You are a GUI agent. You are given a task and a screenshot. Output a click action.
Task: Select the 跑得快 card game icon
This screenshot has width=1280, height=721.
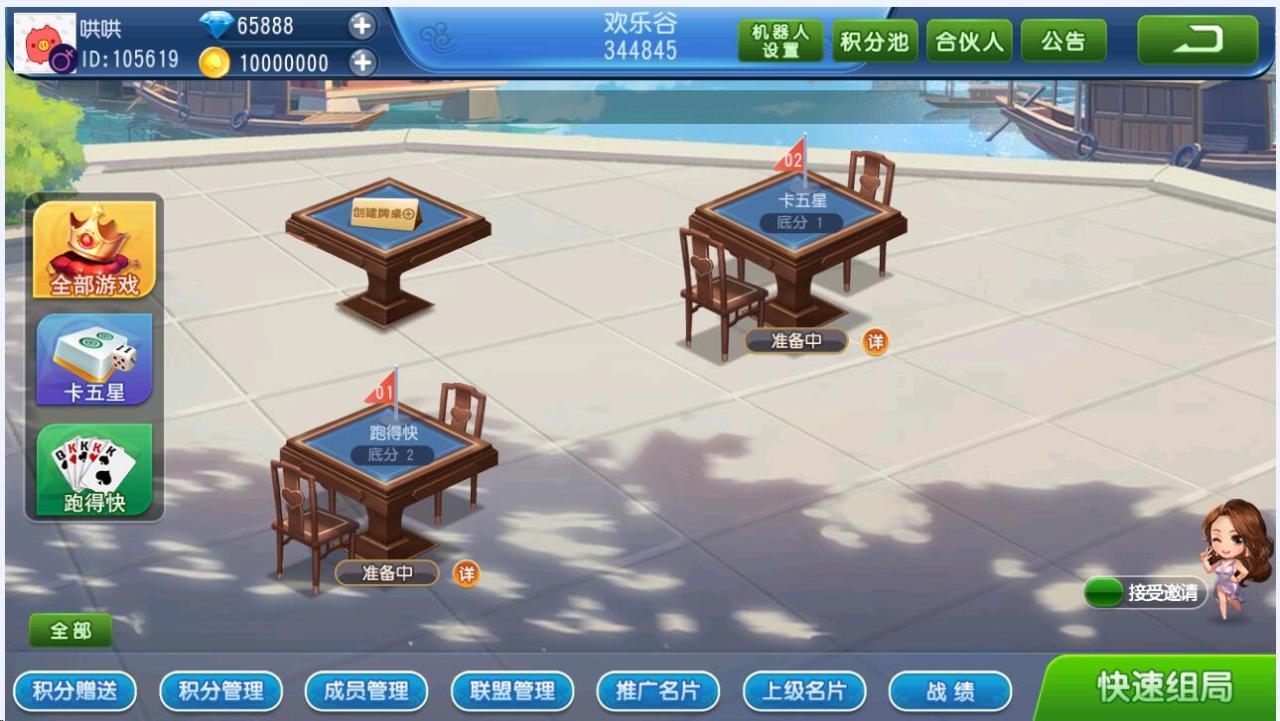point(93,470)
